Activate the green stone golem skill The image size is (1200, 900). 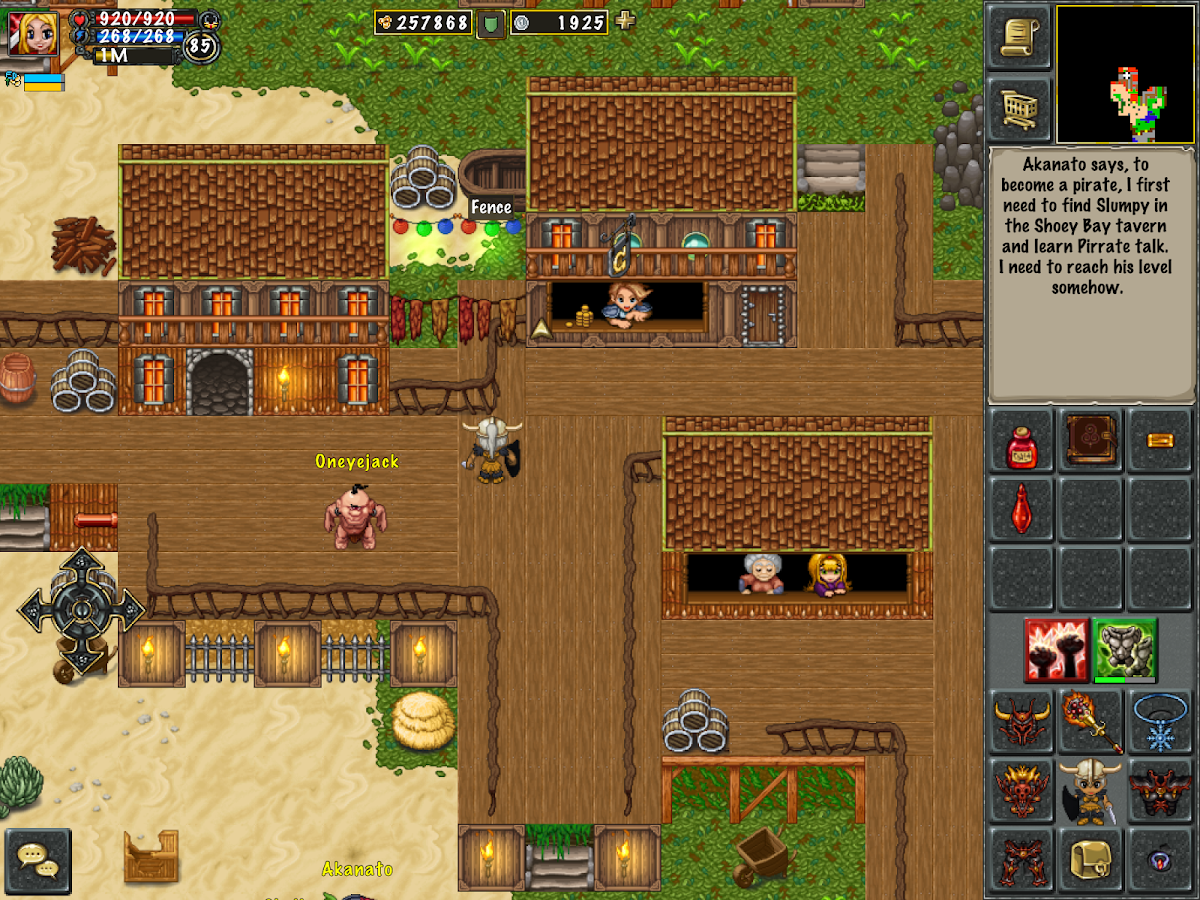pyautogui.click(x=1125, y=650)
